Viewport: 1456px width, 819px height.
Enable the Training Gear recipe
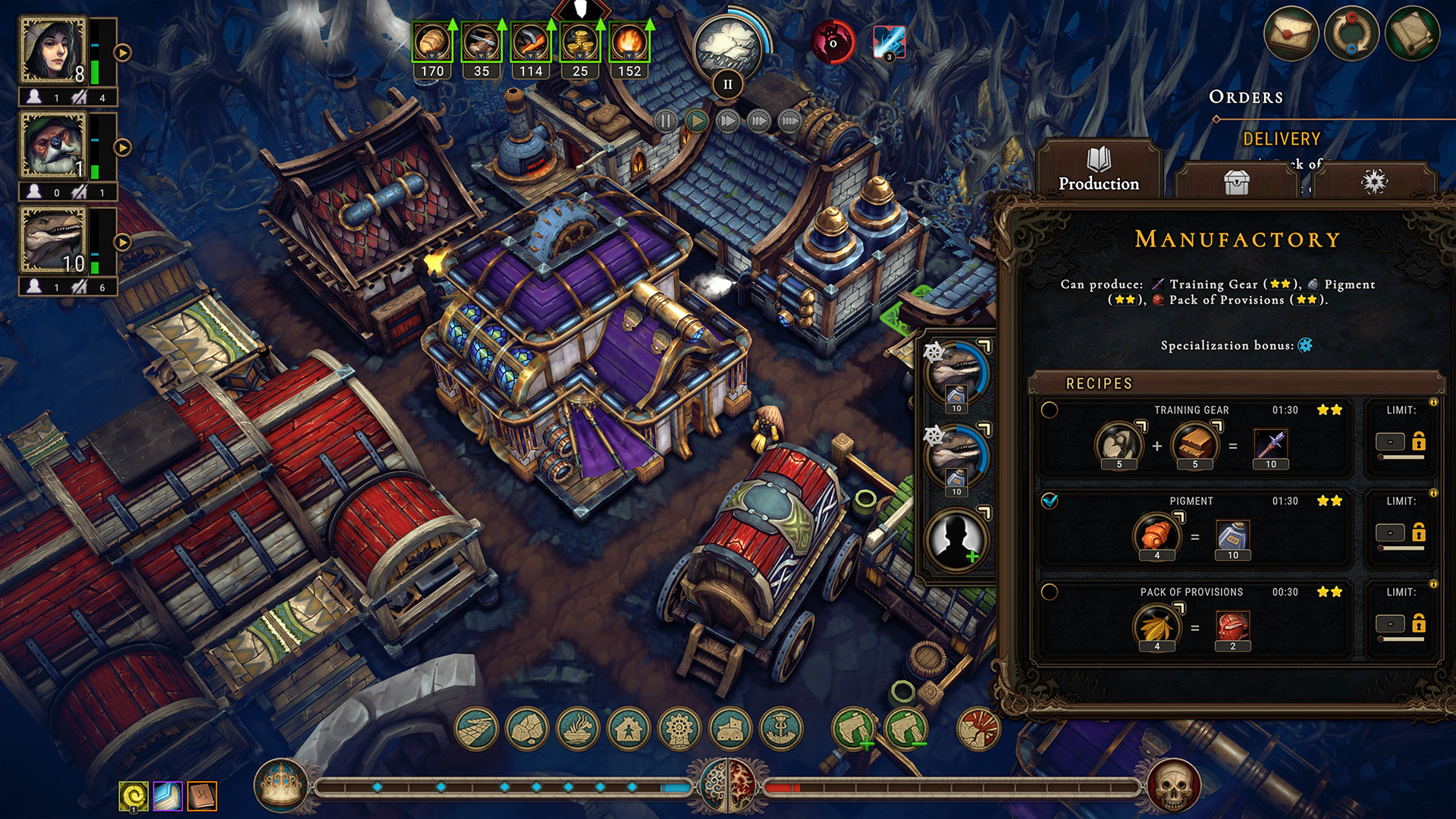tap(1050, 410)
